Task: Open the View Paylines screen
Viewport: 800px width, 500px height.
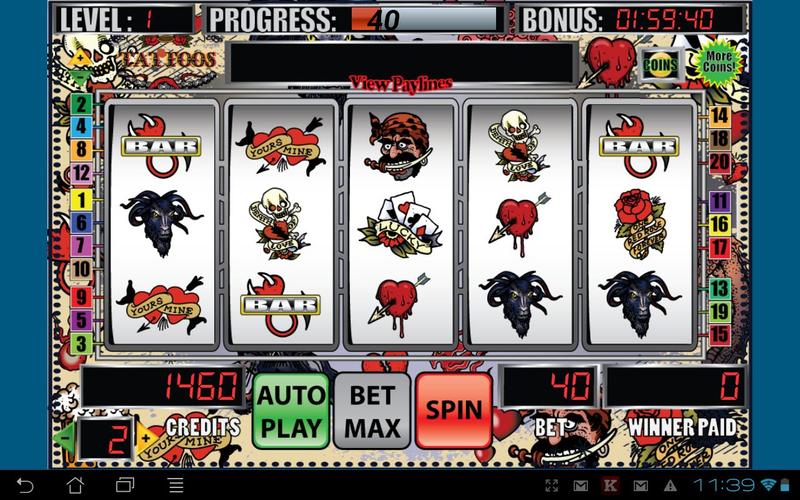Action: pos(399,82)
